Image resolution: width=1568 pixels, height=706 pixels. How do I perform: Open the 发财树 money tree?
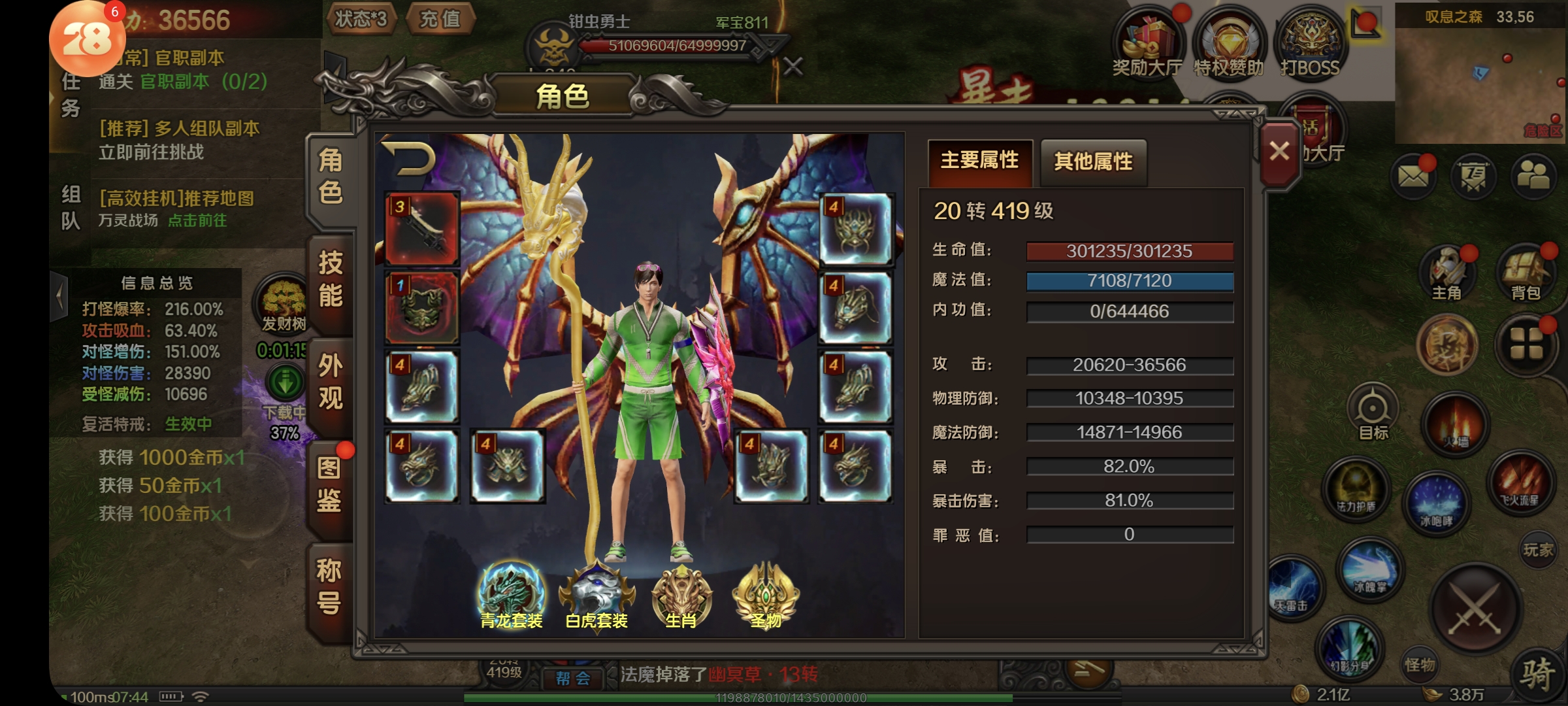coord(284,305)
